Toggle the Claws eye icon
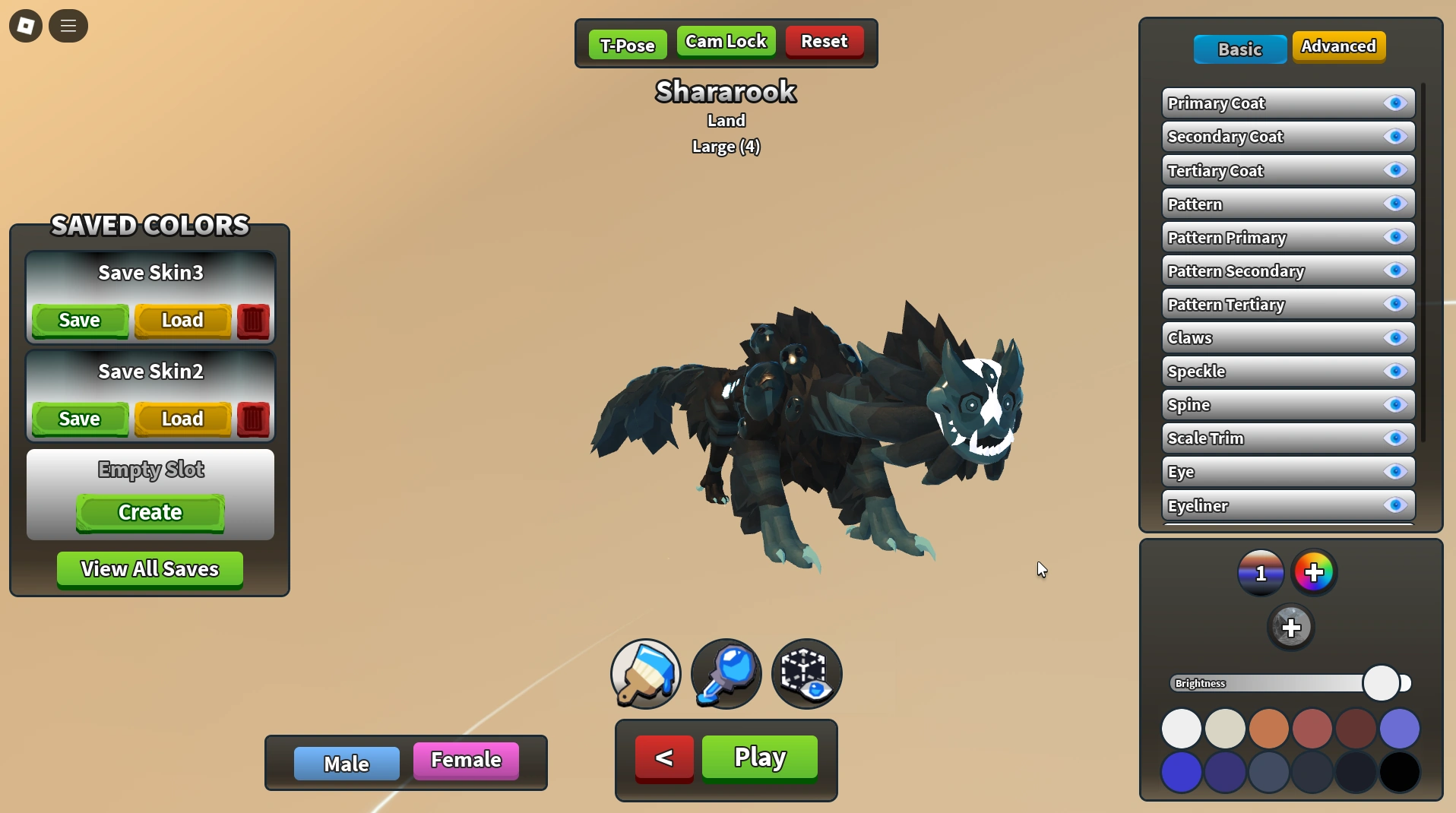Viewport: 1456px width, 813px height. [x=1397, y=338]
